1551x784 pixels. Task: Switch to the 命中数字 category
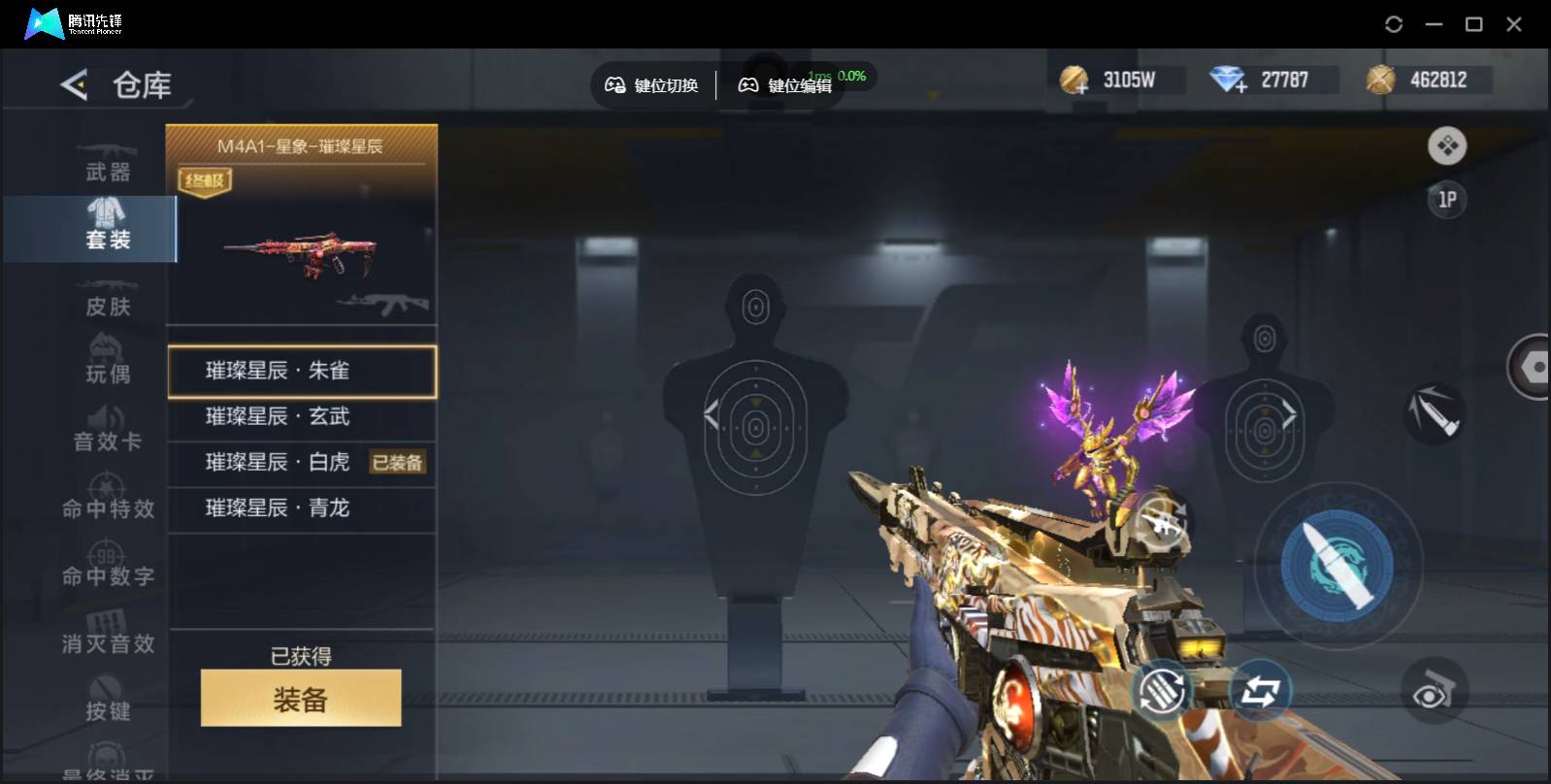pyautogui.click(x=107, y=567)
